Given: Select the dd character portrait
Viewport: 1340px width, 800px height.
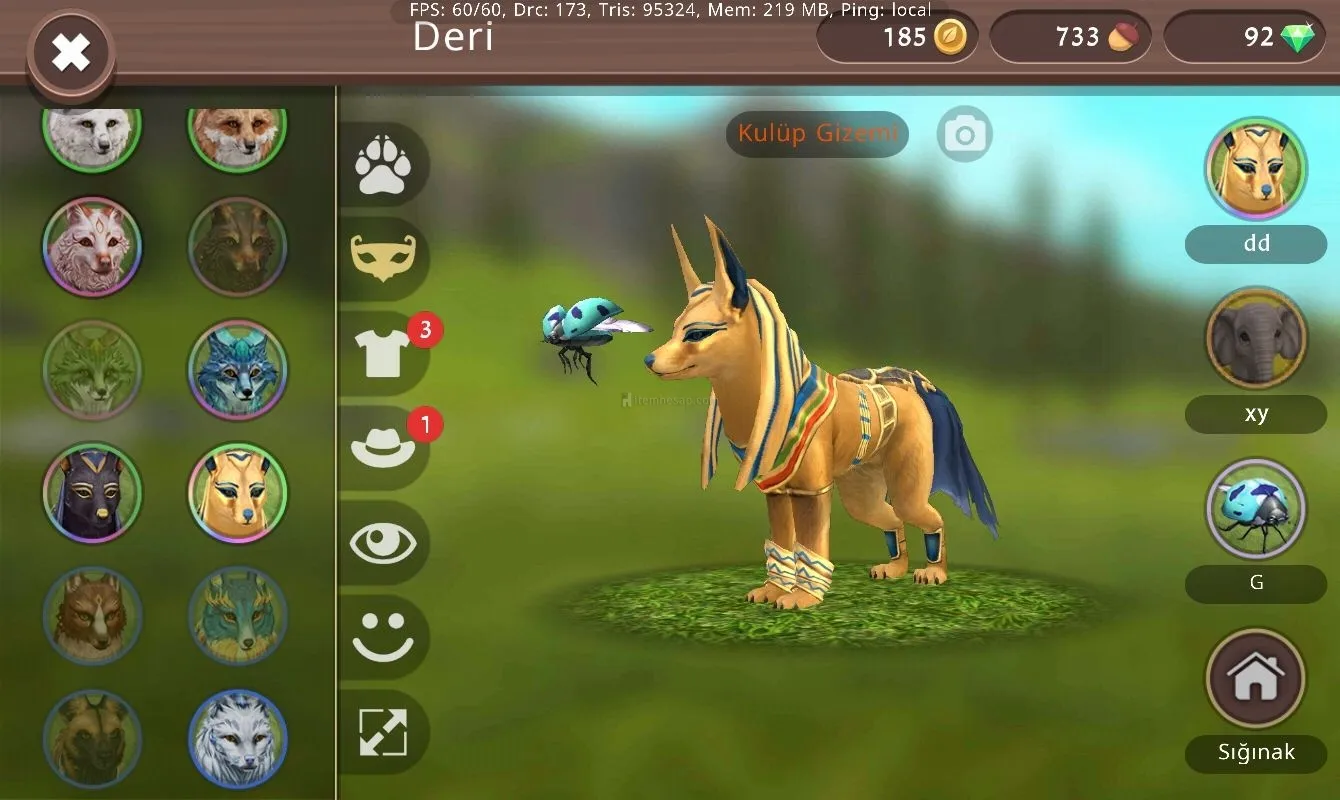Looking at the screenshot, I should 1255,169.
